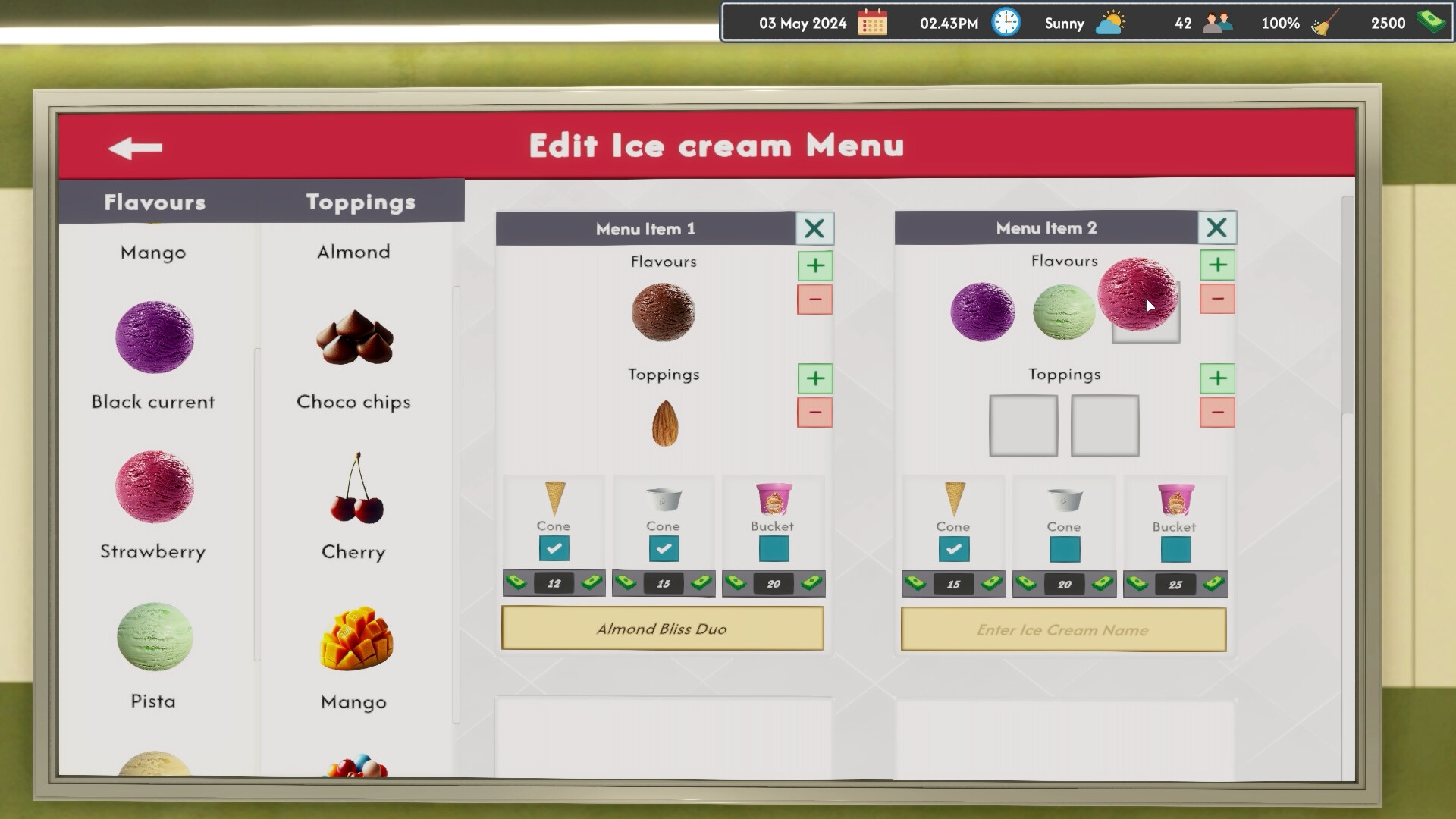Select the Choco chips topping
This screenshot has width=1456, height=819.
coord(353,339)
